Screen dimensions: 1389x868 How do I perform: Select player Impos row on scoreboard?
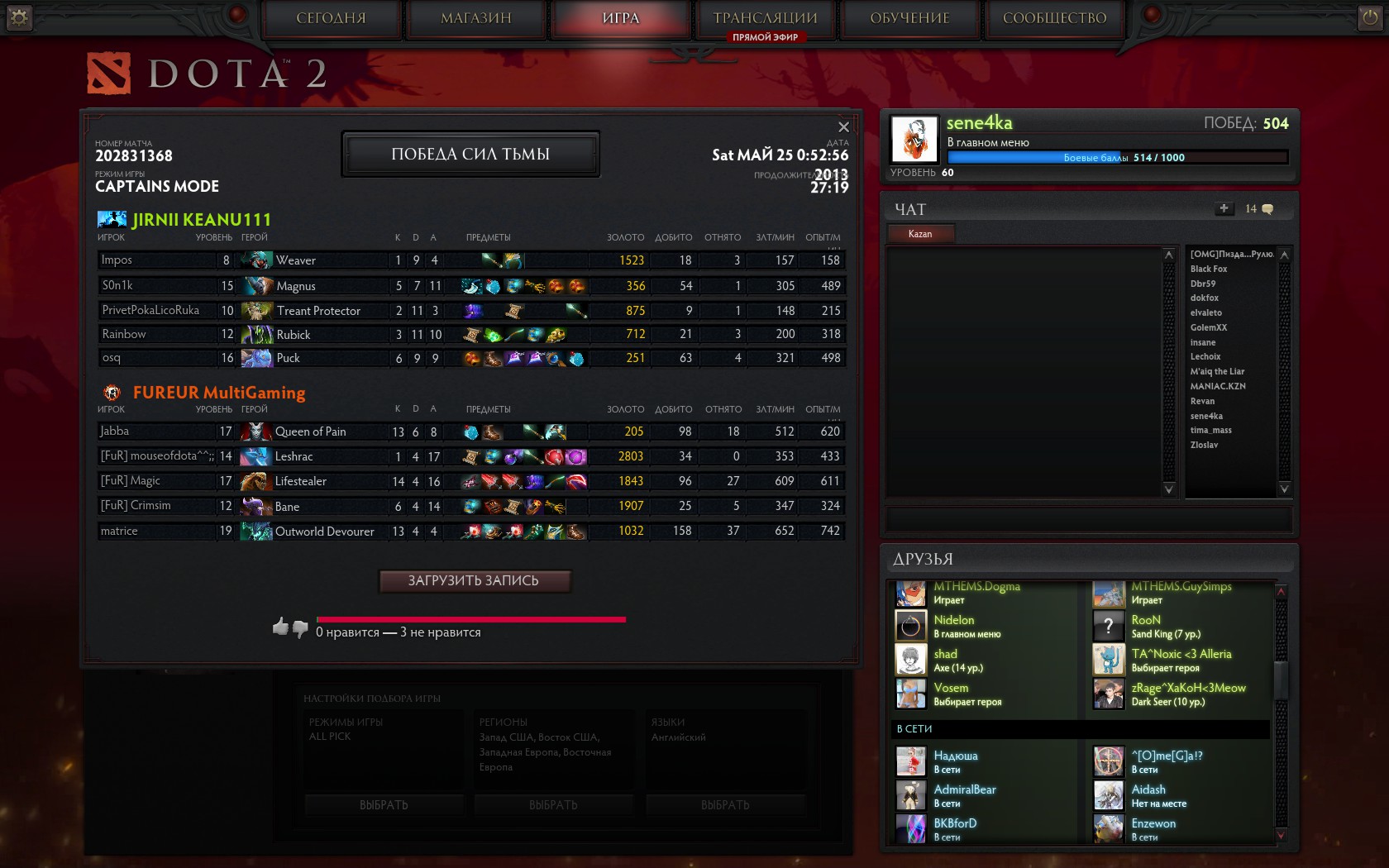click(x=157, y=260)
